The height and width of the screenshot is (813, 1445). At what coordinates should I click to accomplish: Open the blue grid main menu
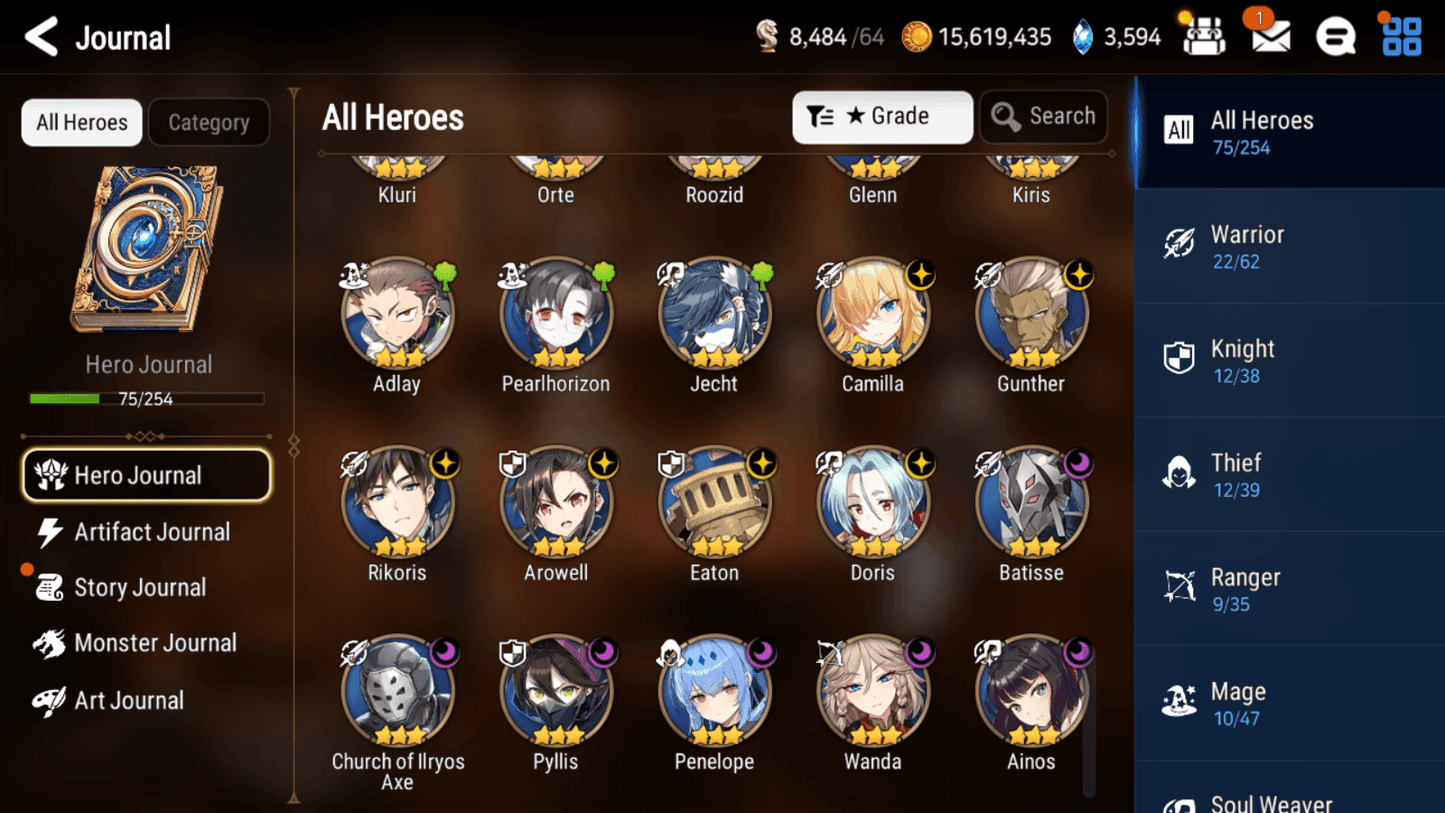[x=1401, y=37]
